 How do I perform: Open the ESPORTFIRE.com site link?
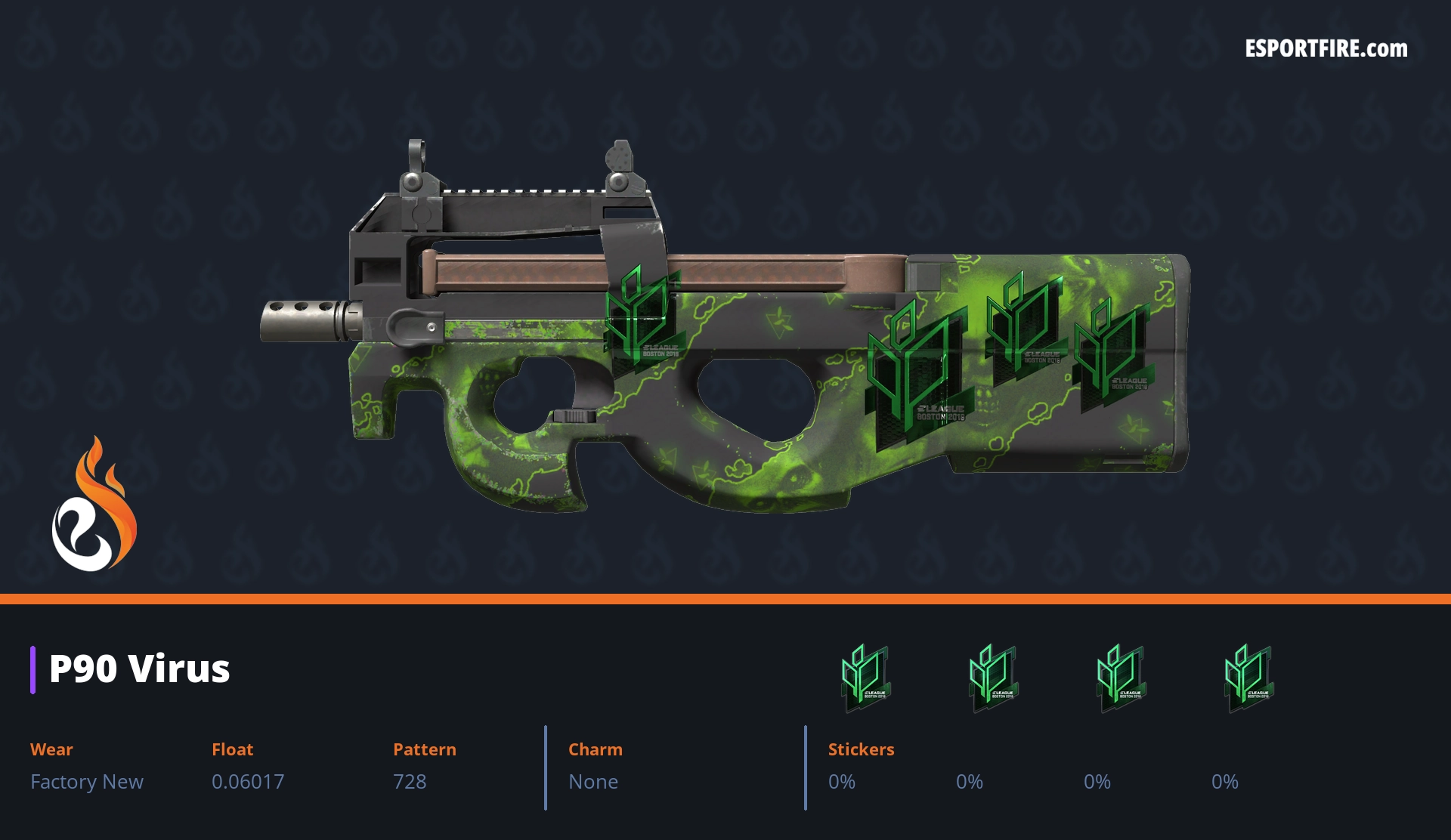1326,49
